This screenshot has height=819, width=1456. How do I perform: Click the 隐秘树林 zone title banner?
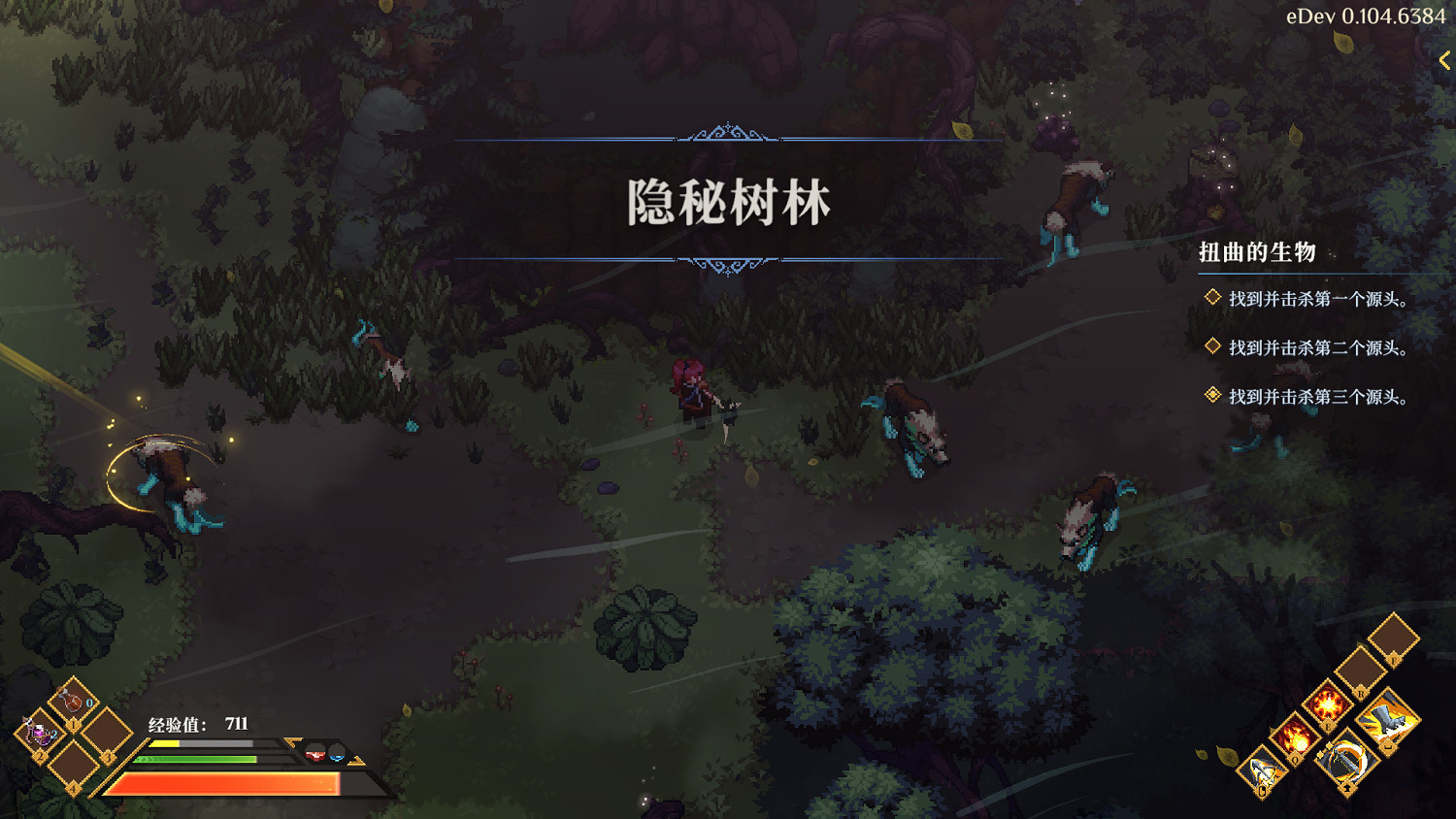730,201
